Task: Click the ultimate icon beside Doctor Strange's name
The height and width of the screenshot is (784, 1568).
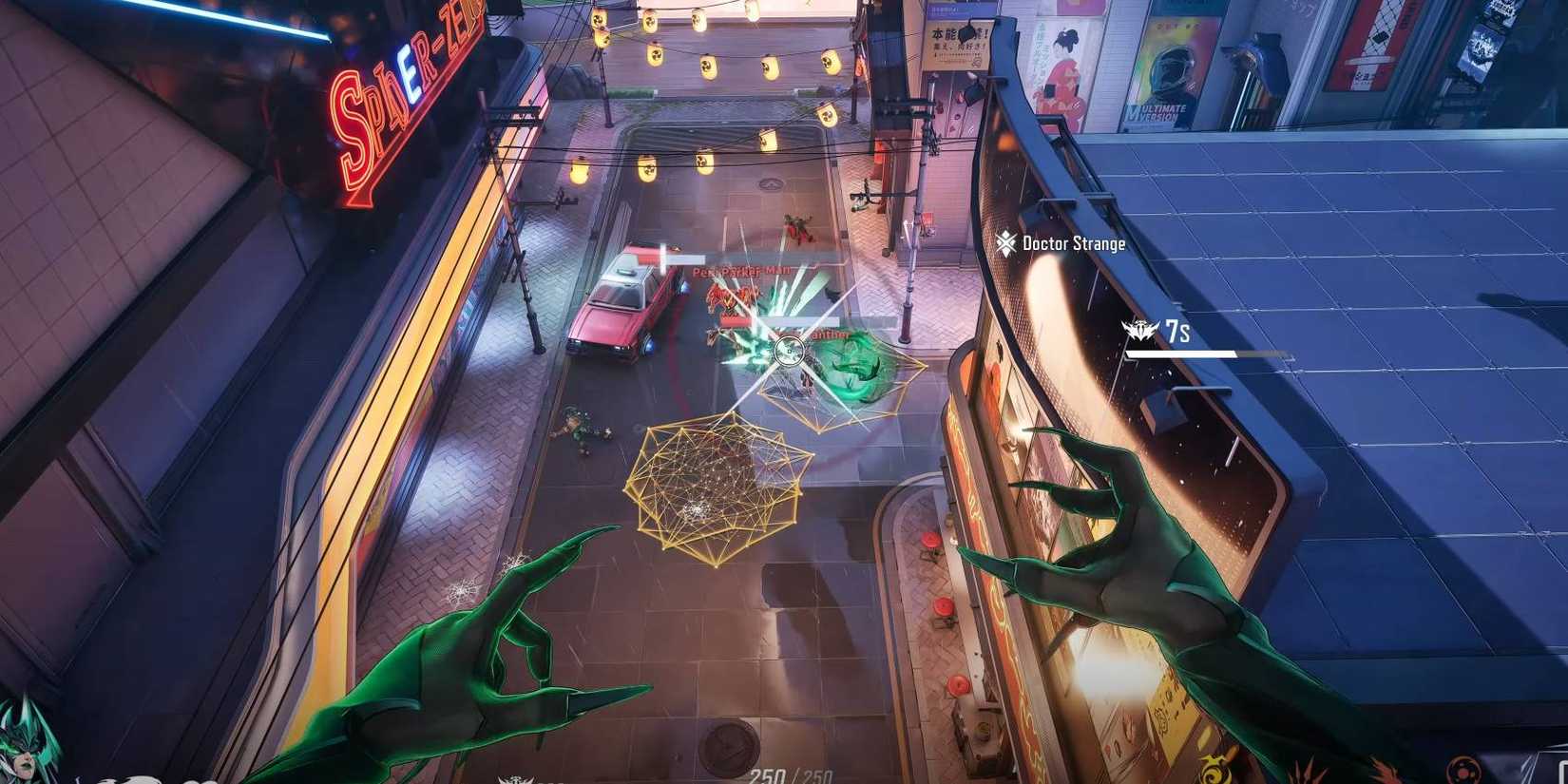Action: [x=1007, y=243]
